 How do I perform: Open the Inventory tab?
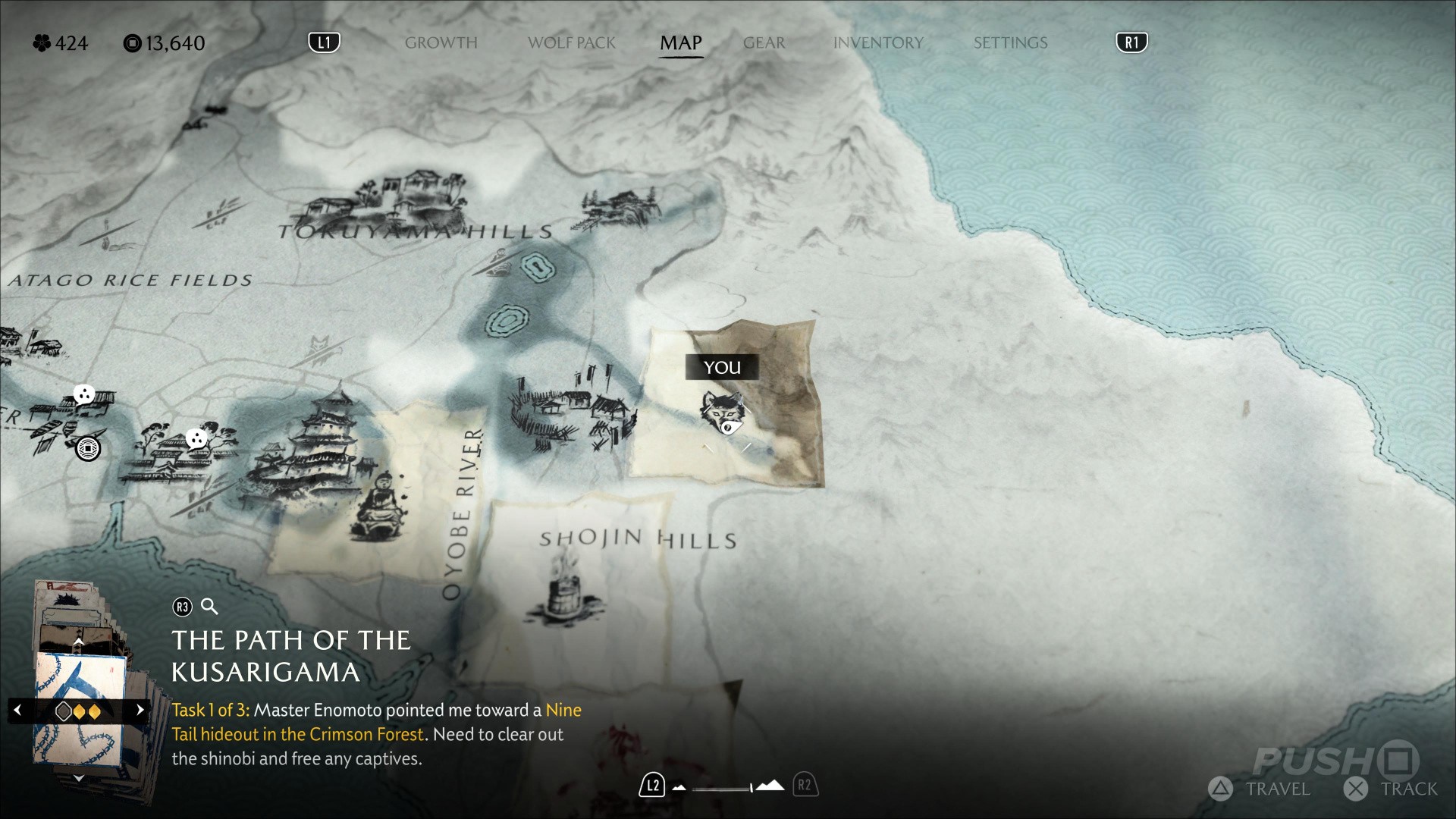(878, 42)
